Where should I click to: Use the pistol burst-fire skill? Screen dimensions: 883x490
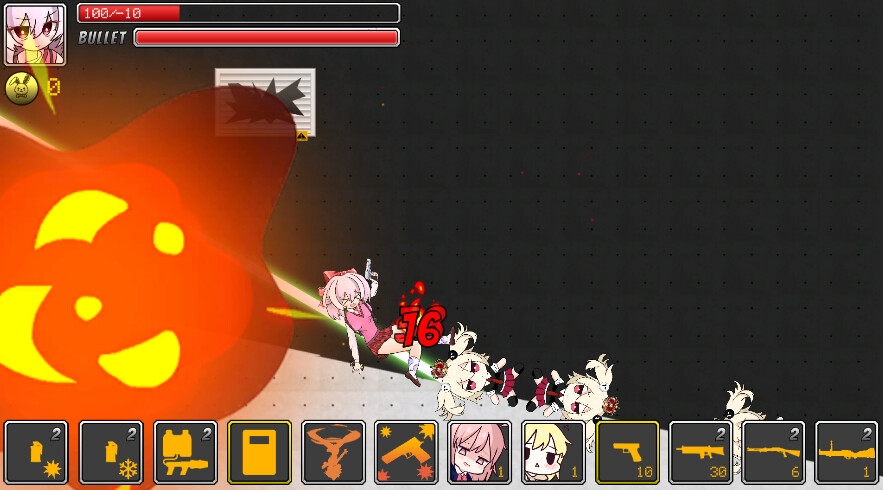tap(407, 452)
